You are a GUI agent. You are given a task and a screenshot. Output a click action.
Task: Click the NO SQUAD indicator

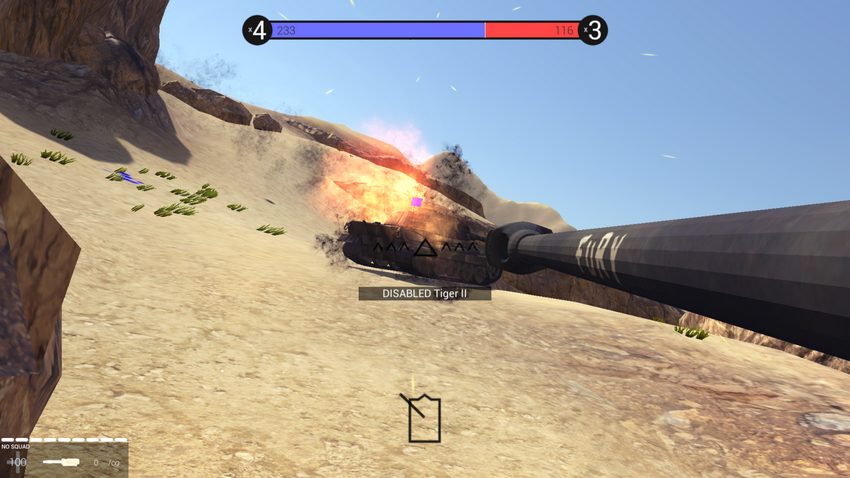coord(15,447)
